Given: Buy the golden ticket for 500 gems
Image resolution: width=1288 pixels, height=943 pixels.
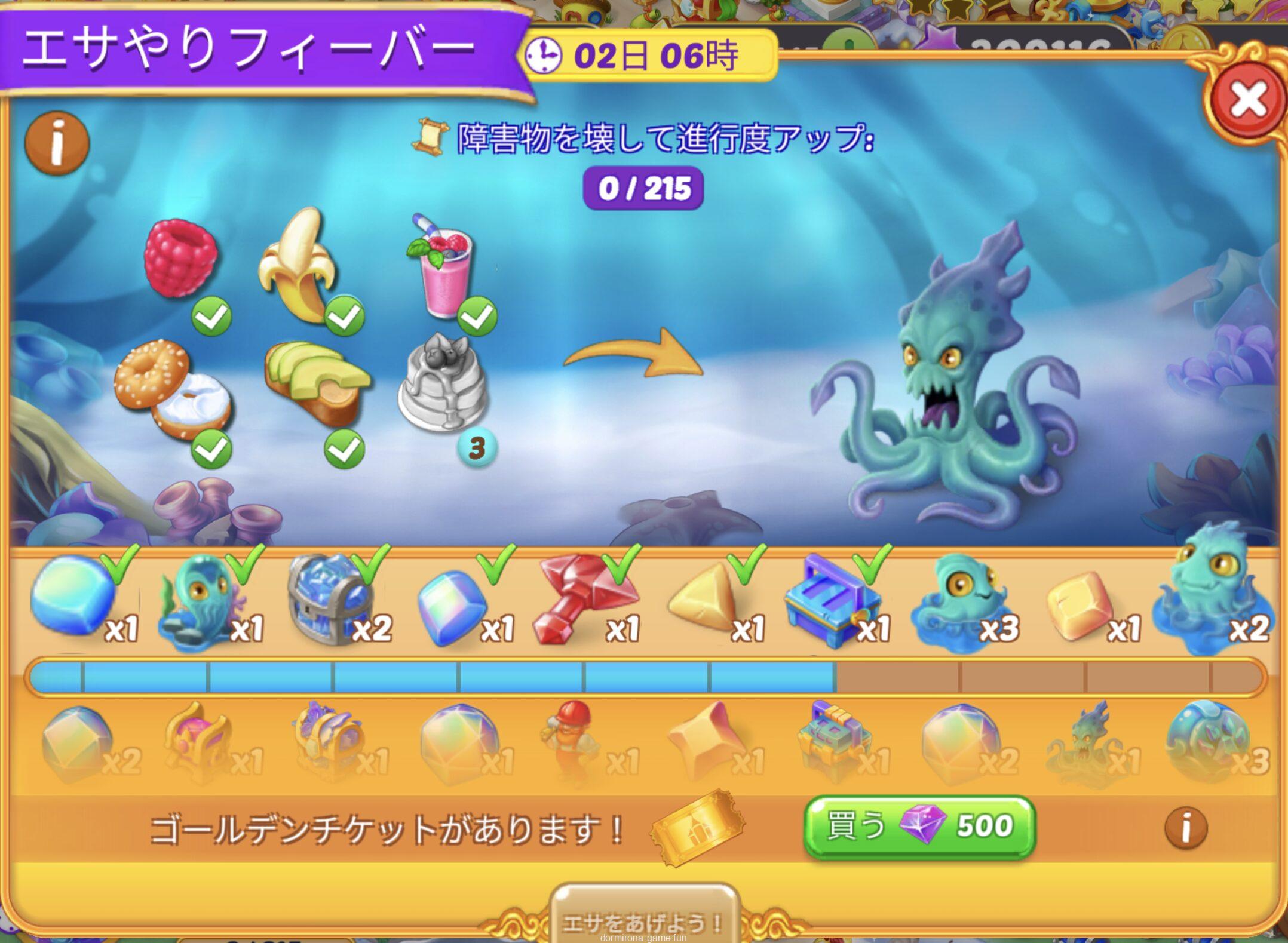Looking at the screenshot, I should coord(919,827).
